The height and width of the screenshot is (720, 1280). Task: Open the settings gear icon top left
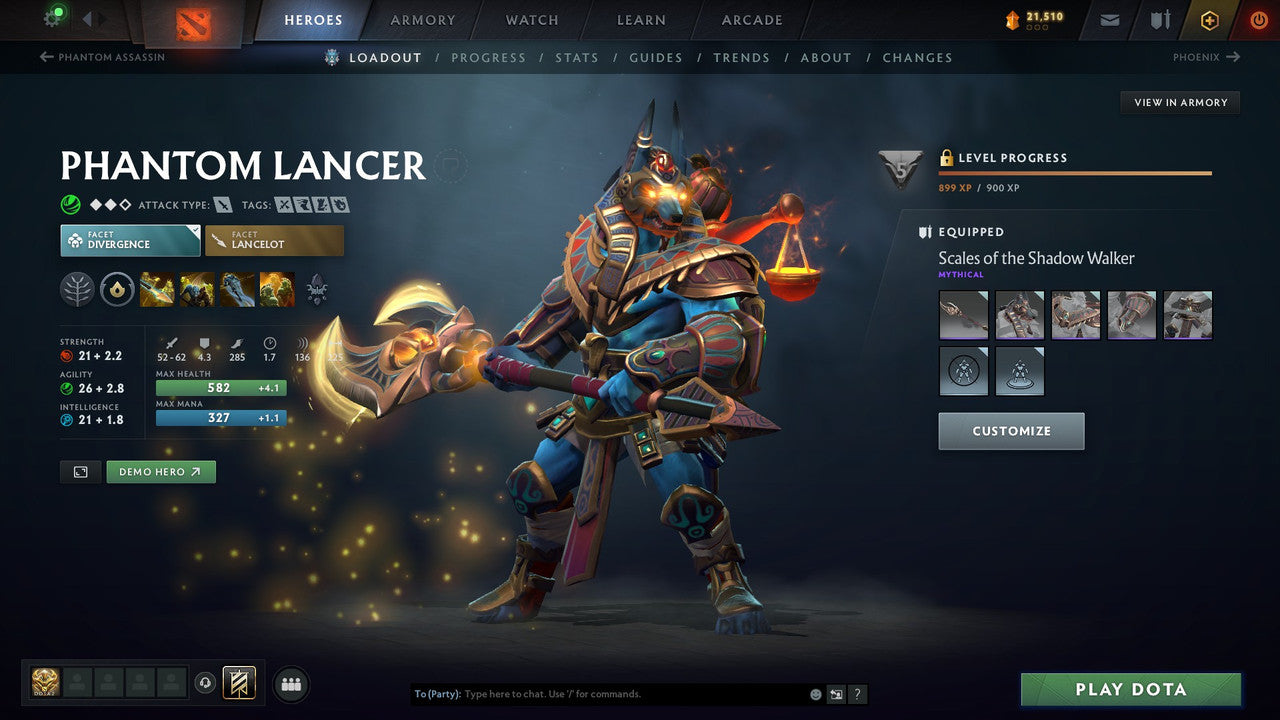(x=53, y=17)
